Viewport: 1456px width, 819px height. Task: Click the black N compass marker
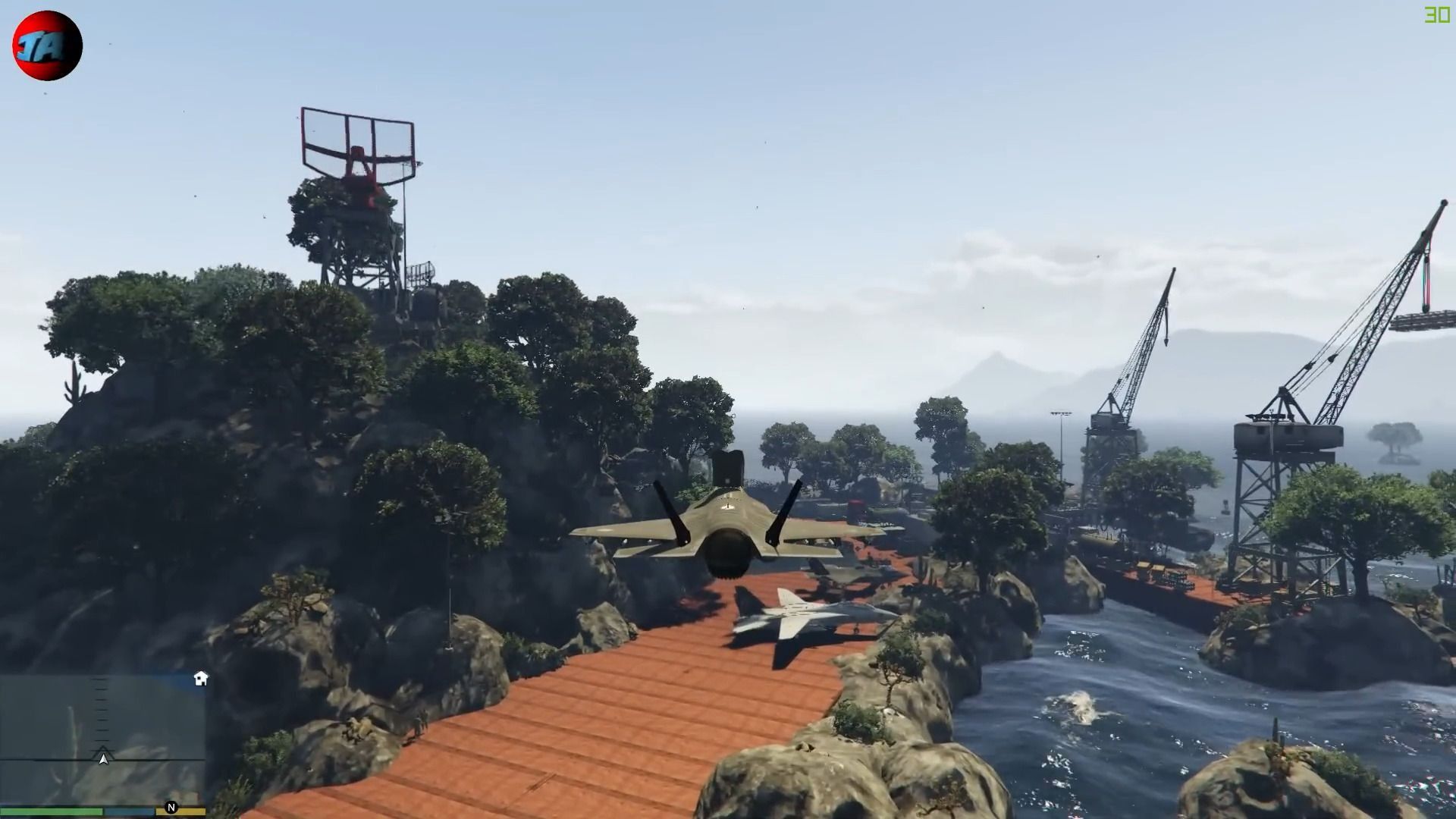tap(171, 807)
